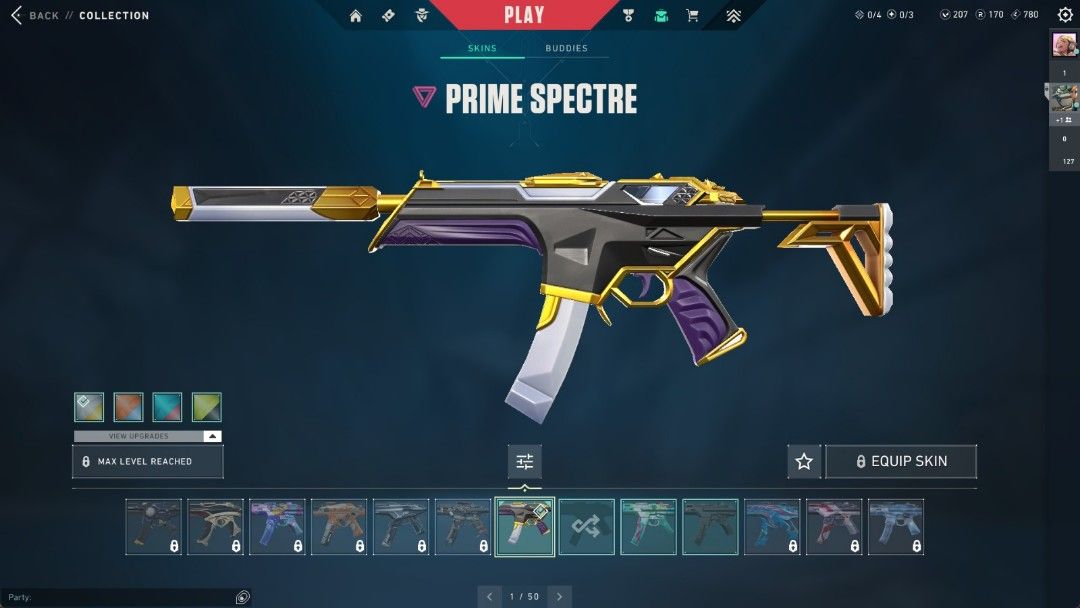Image resolution: width=1080 pixels, height=608 pixels.
Task: Open the settings gear
Action: tap(1065, 15)
